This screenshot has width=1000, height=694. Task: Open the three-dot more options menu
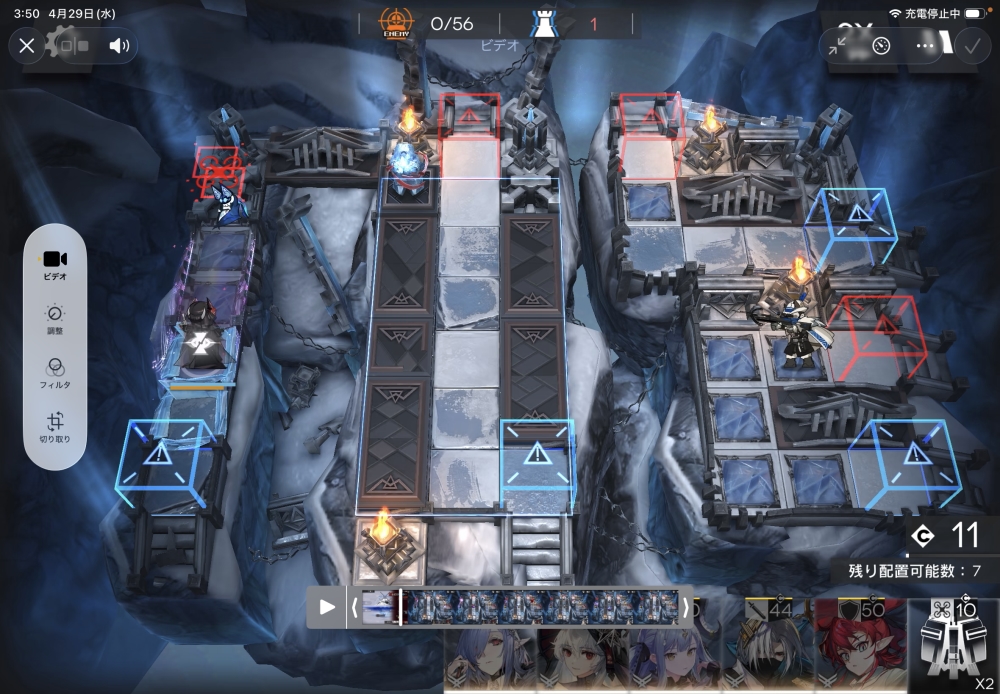coord(925,46)
